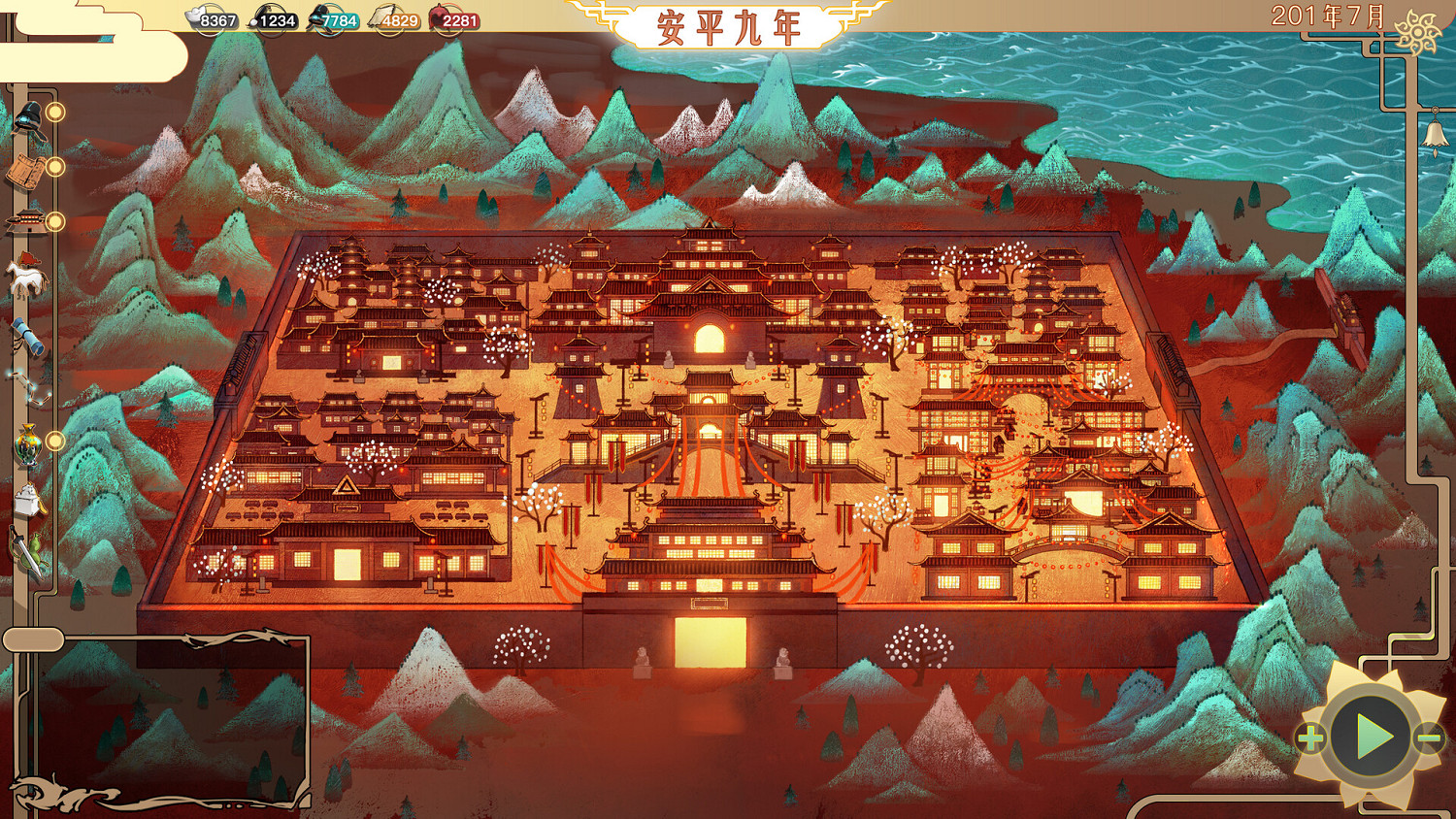Click the palace building icon in sidebar
This screenshot has width=1456, height=819.
27,221
